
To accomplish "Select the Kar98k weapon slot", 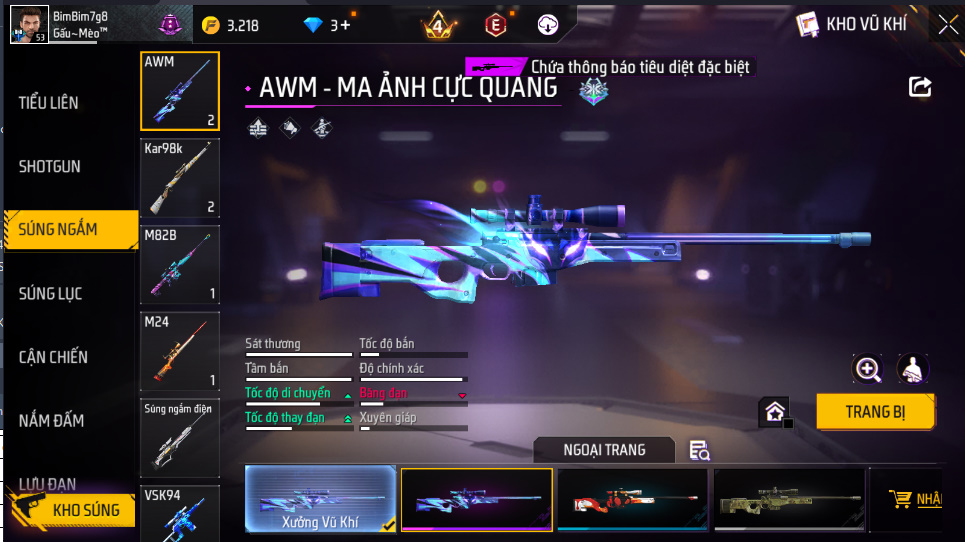I will pyautogui.click(x=180, y=177).
